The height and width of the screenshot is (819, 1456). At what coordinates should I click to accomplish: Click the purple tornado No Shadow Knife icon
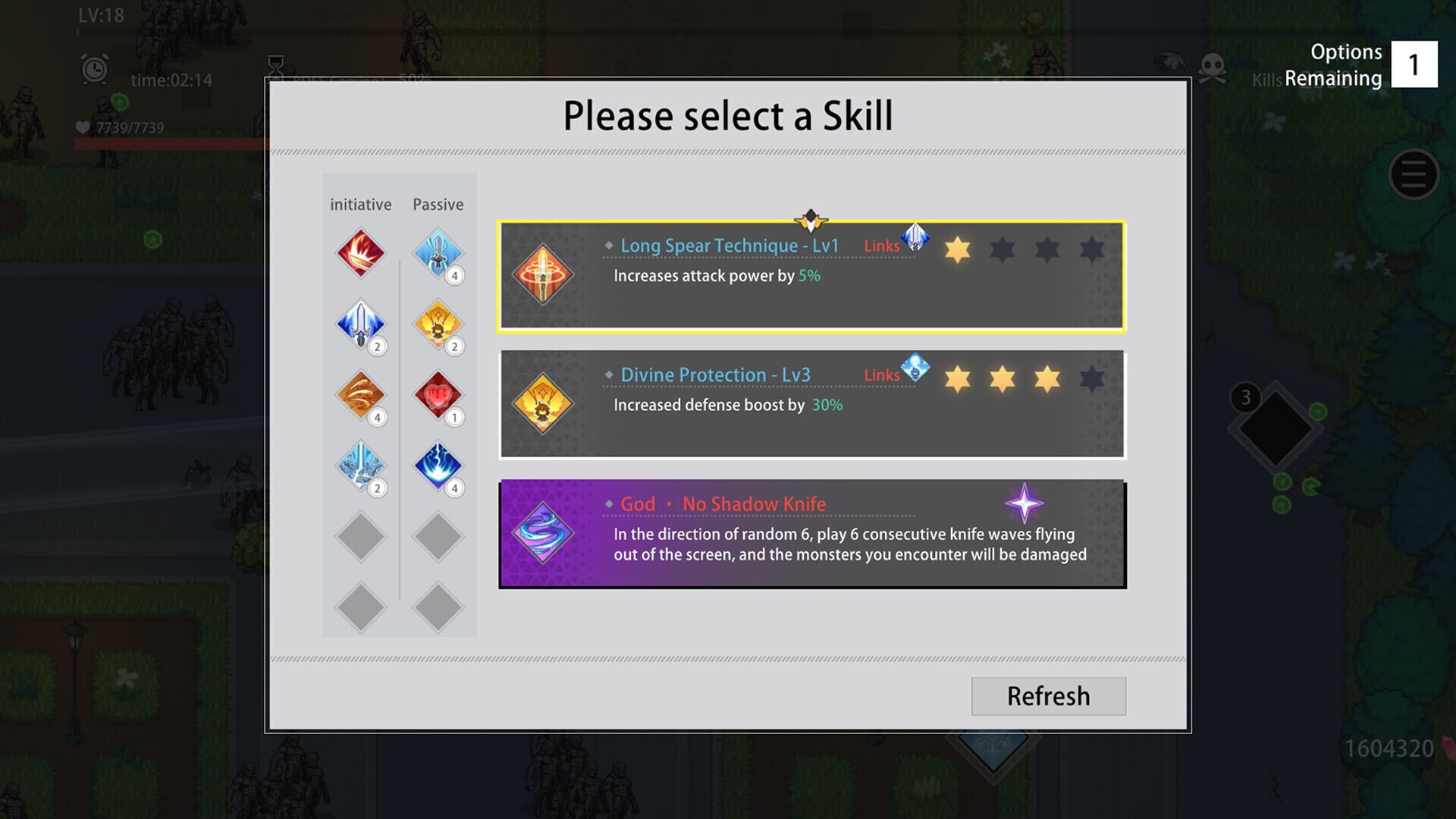click(543, 533)
